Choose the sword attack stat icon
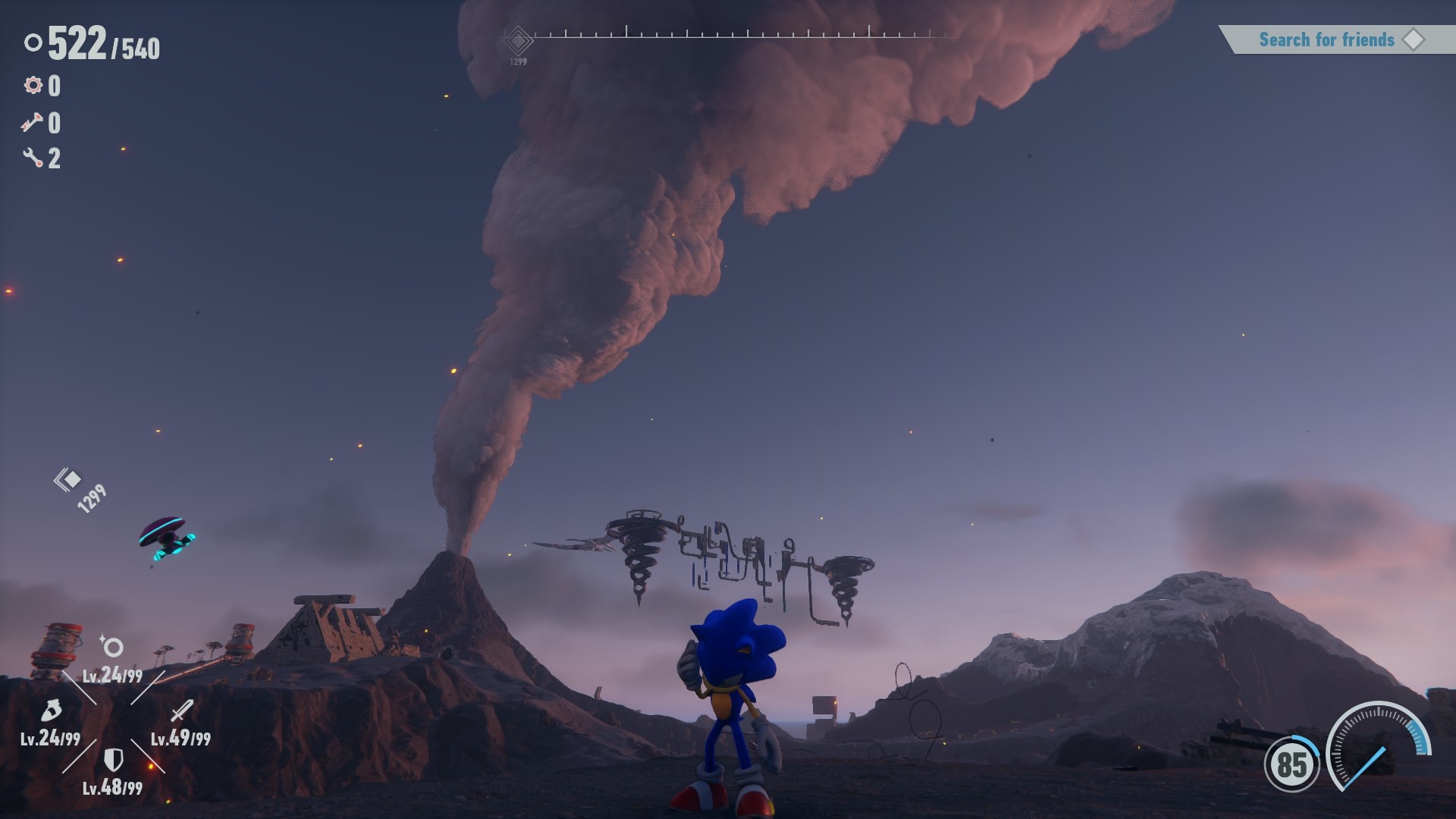 click(181, 711)
